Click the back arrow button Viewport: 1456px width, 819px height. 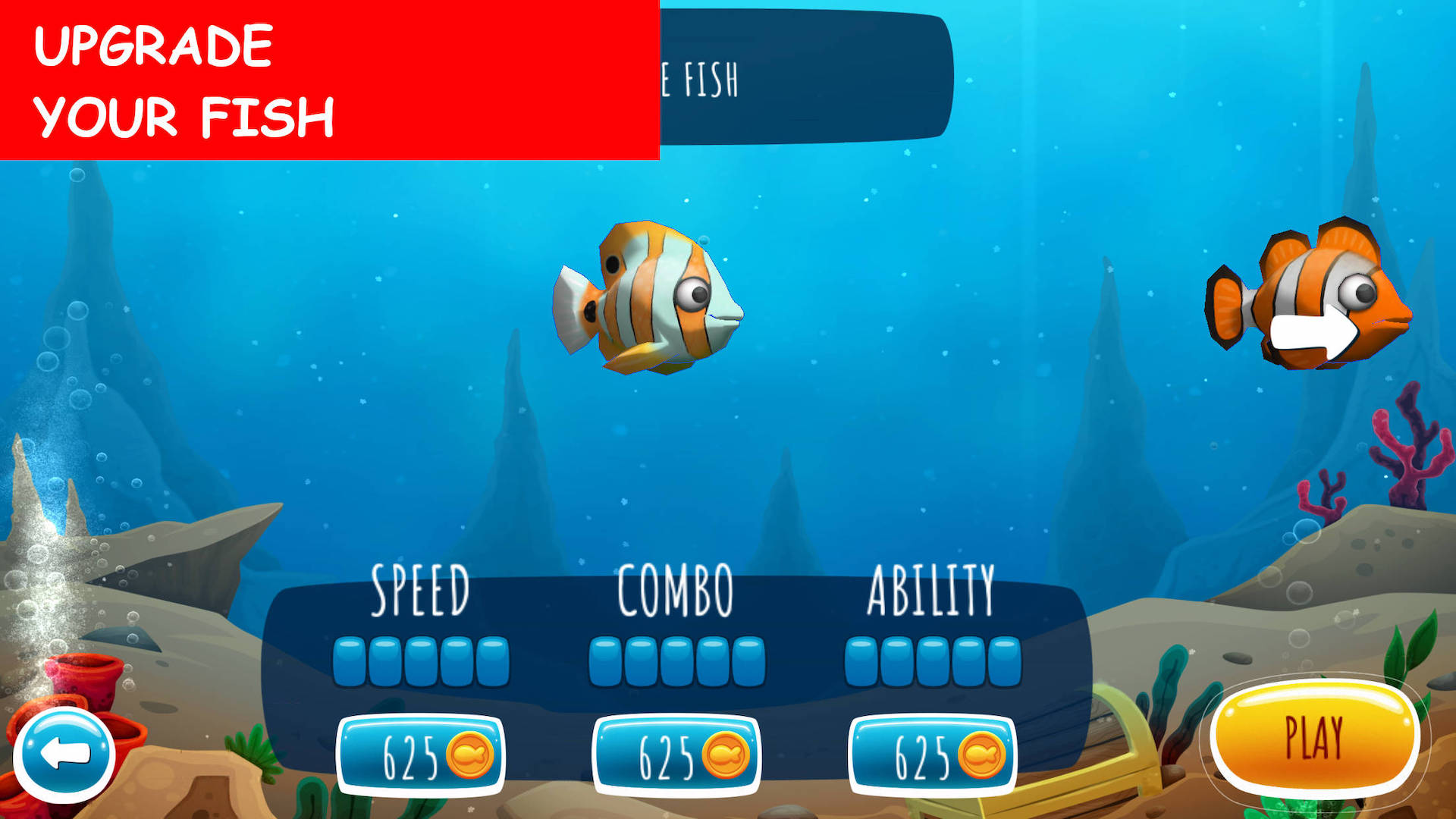pyautogui.click(x=67, y=755)
